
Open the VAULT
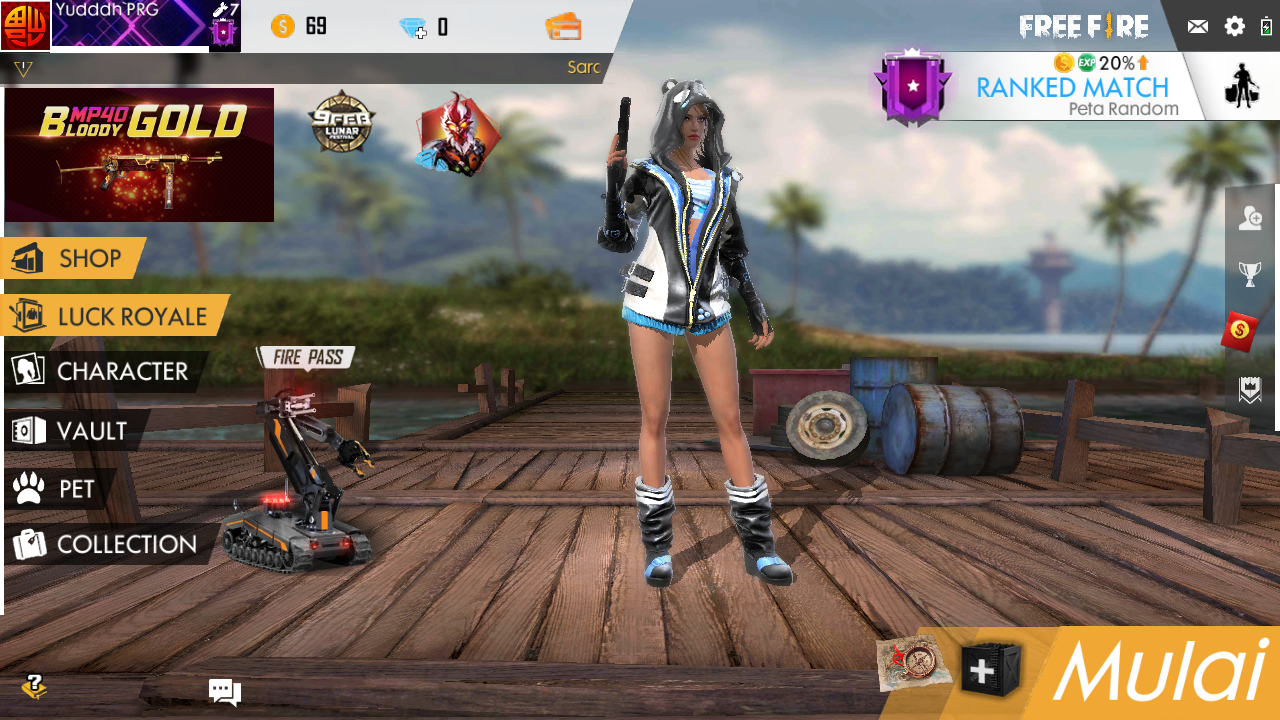click(74, 431)
